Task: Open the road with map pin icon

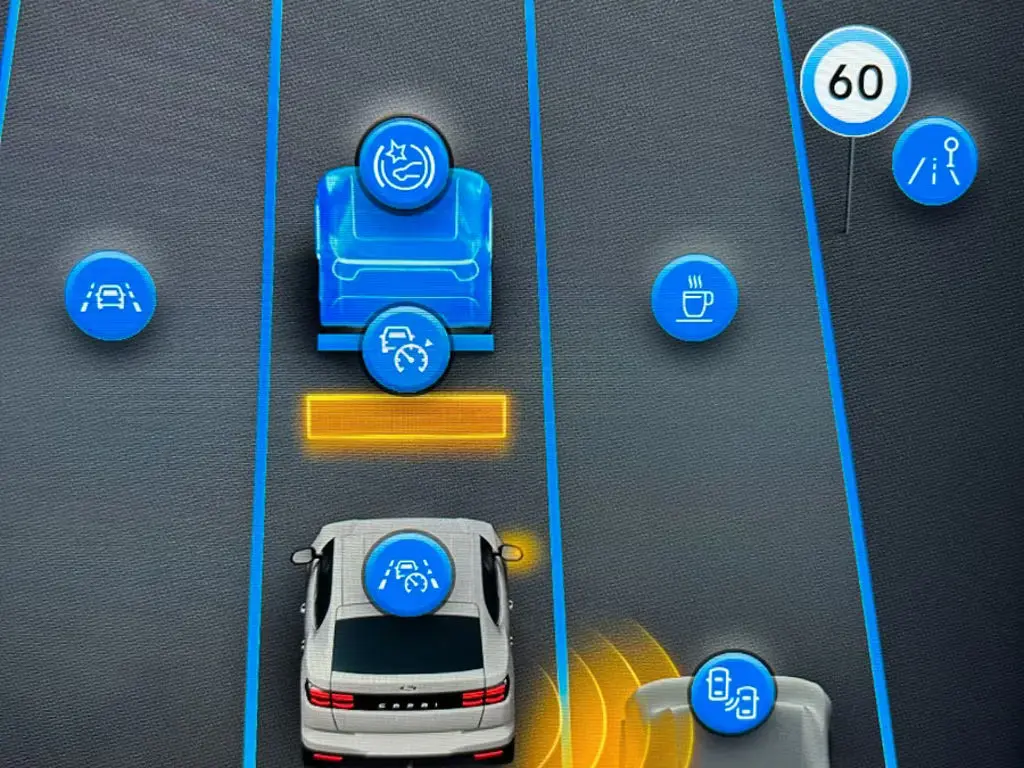Action: [934, 162]
